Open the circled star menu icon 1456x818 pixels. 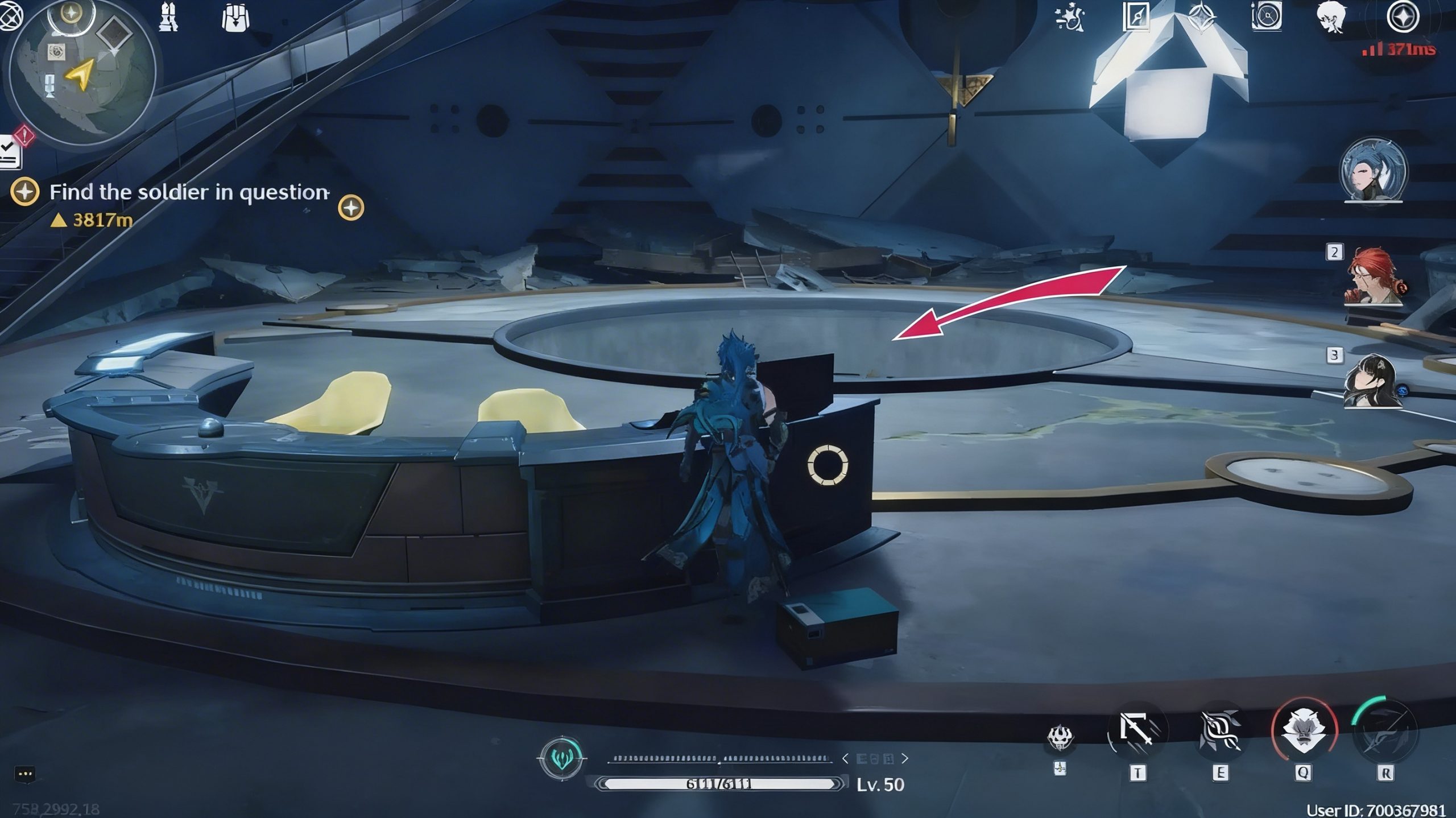coord(1403,17)
